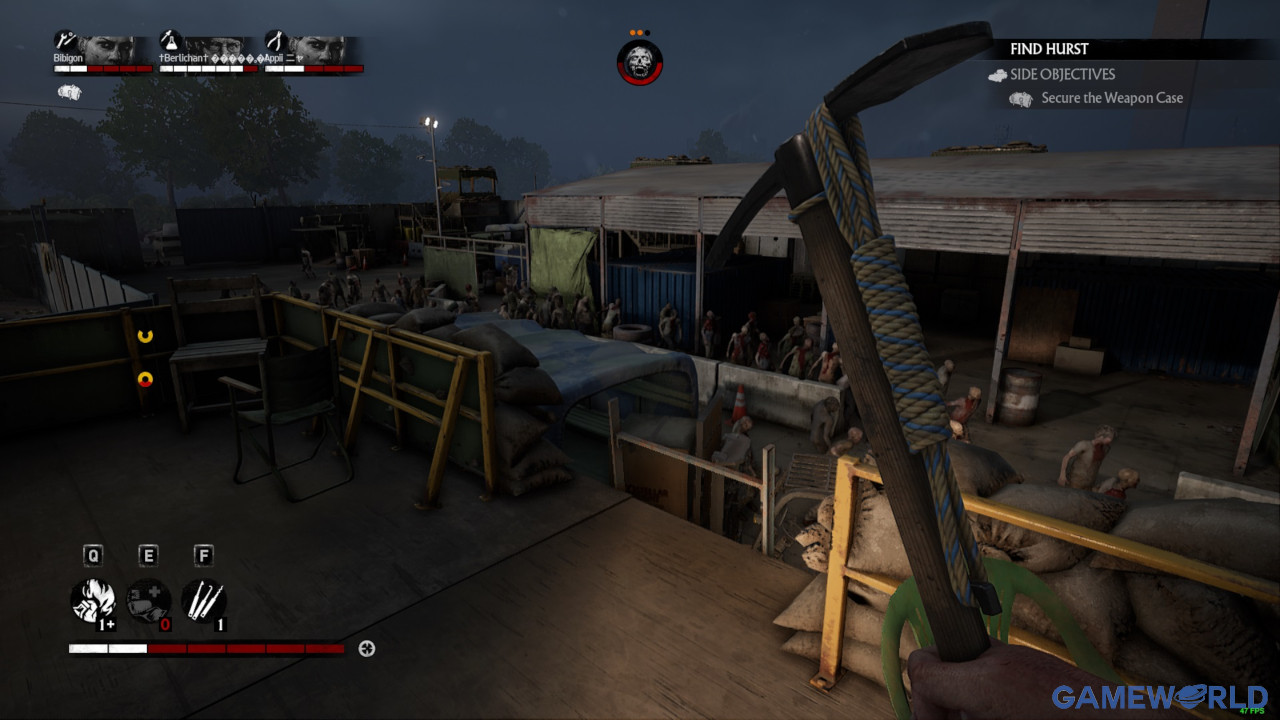This screenshot has width=1280, height=720.
Task: Open the Find Hurst objective
Action: click(1049, 49)
